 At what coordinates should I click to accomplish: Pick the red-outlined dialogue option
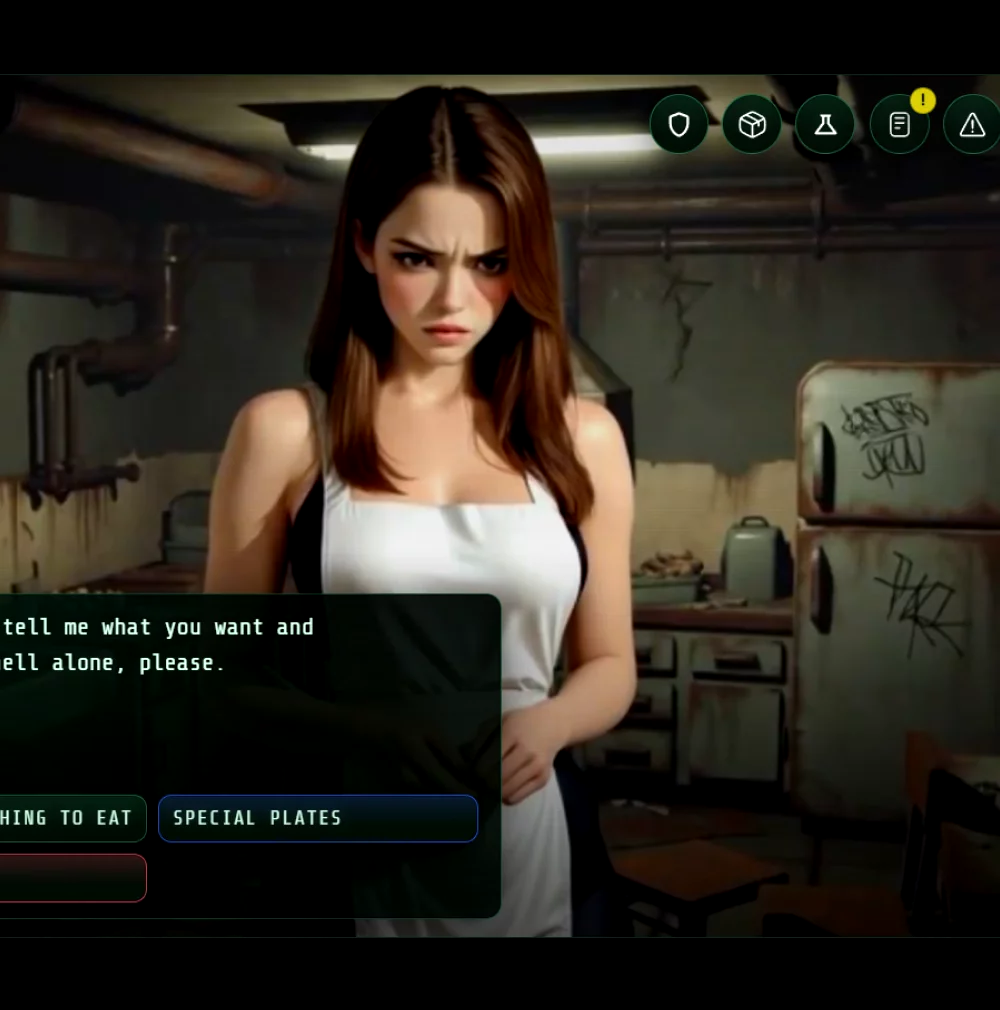point(70,878)
